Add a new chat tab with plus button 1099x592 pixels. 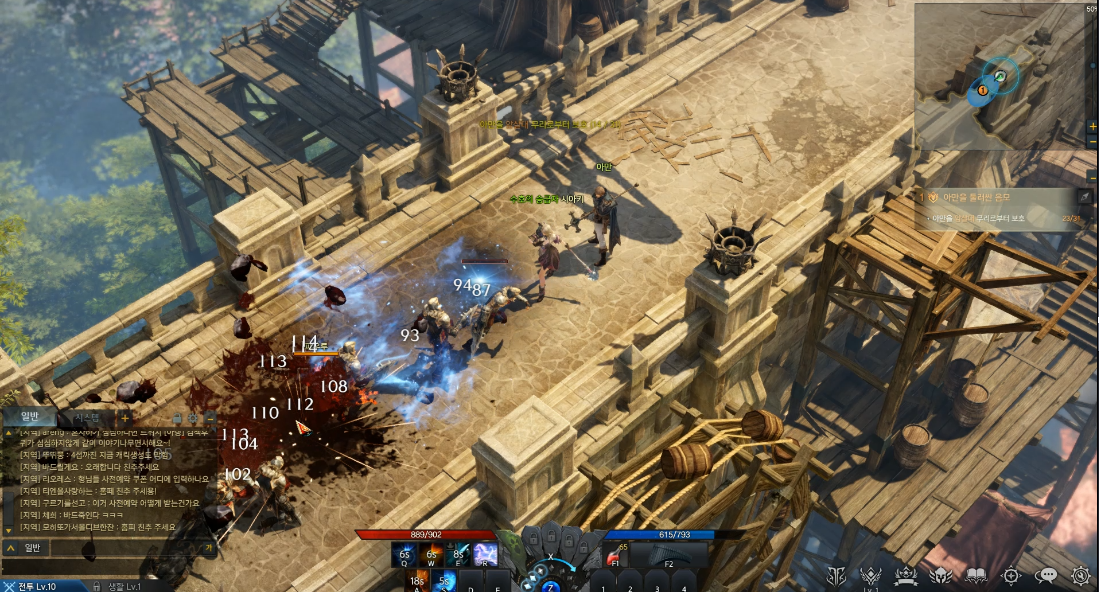point(124,417)
